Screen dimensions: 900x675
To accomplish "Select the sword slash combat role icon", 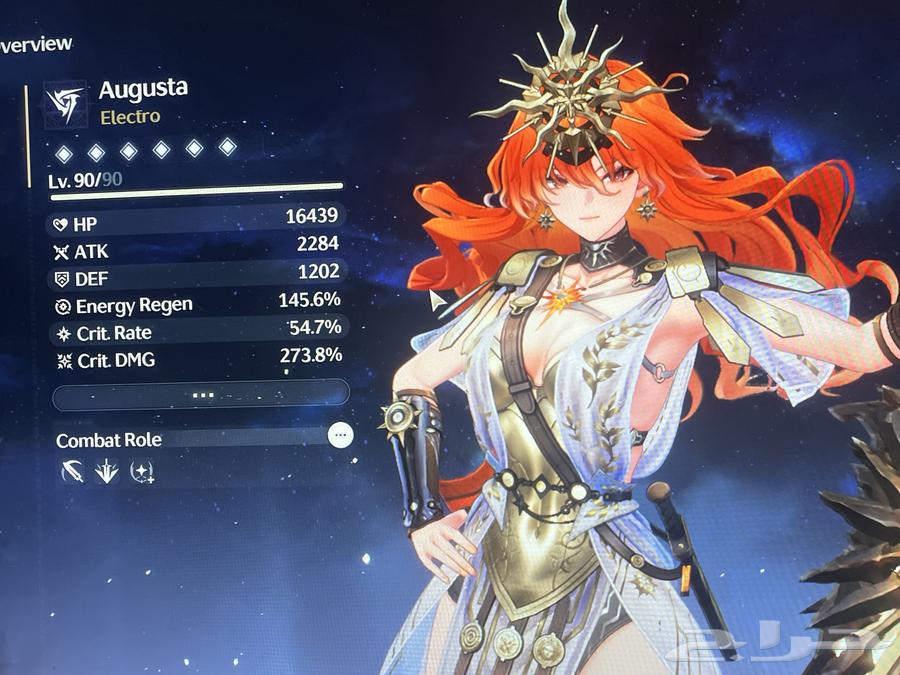I will click(72, 472).
